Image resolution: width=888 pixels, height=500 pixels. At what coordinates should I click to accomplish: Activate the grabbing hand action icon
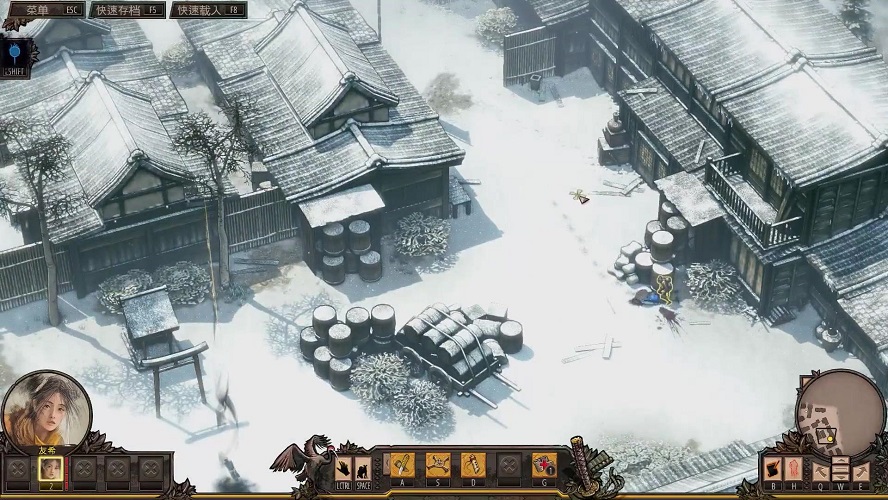343,467
